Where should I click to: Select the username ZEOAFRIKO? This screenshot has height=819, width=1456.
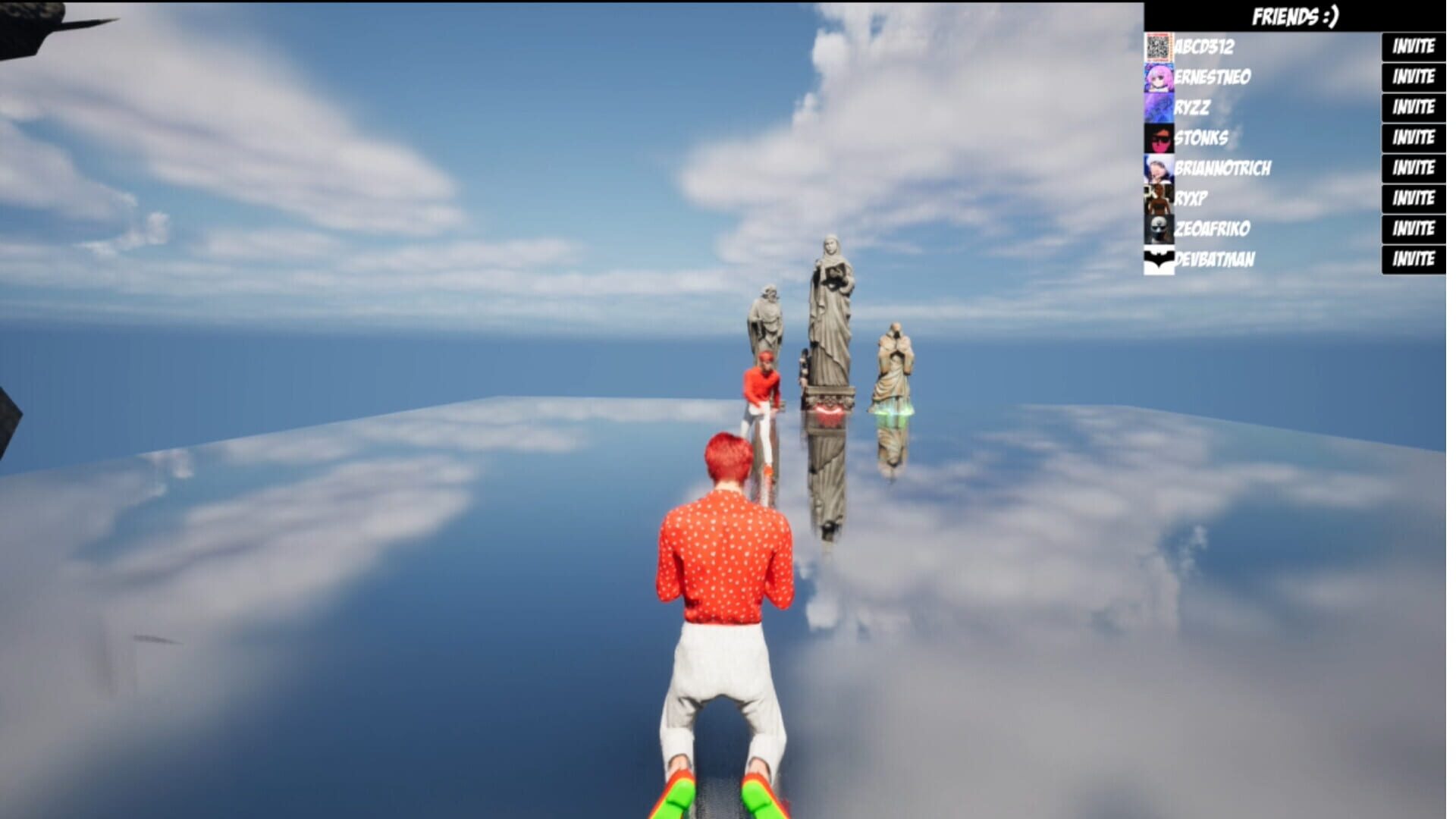(1213, 228)
